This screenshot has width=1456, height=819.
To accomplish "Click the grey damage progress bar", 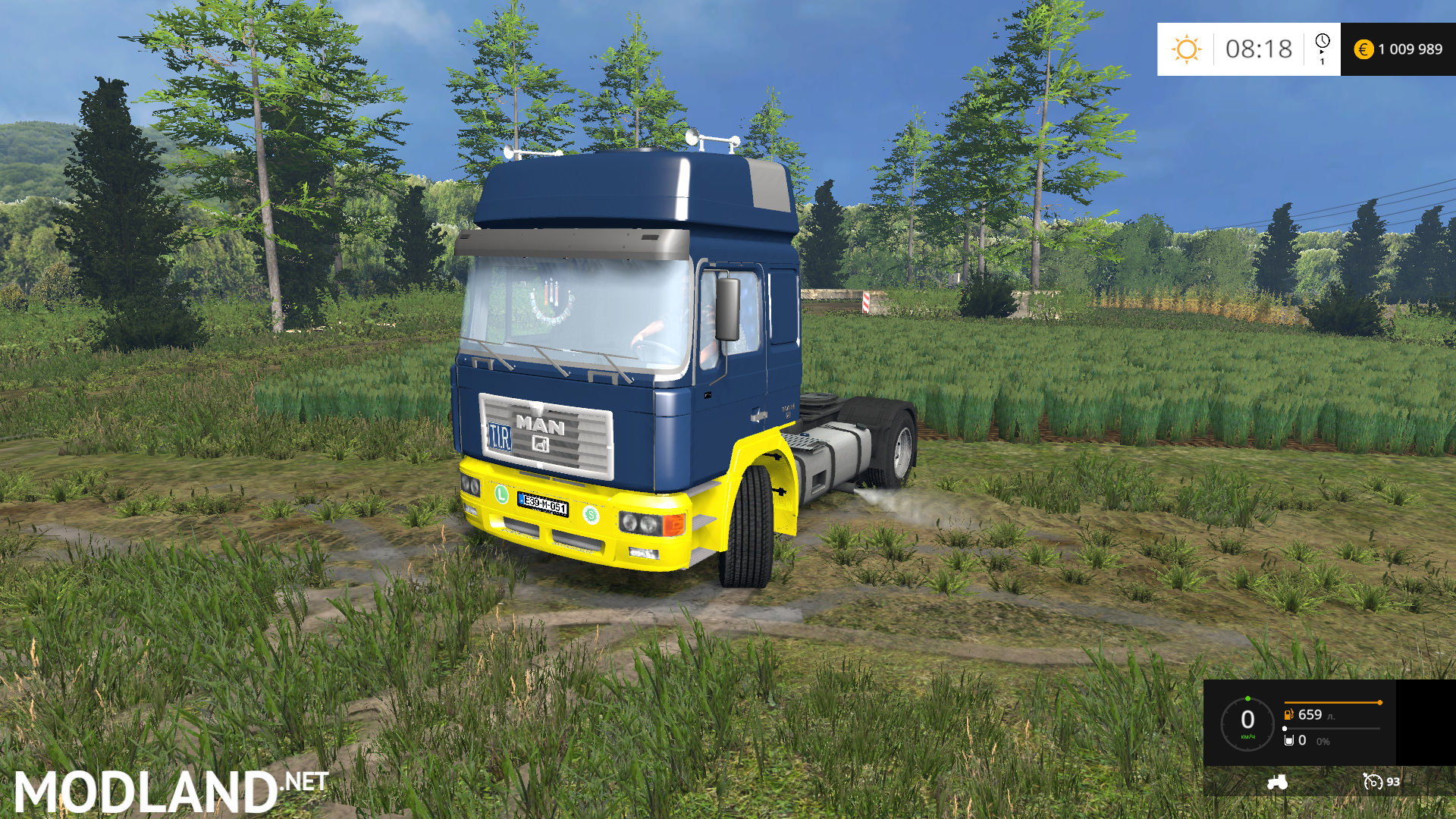I will tap(1332, 728).
